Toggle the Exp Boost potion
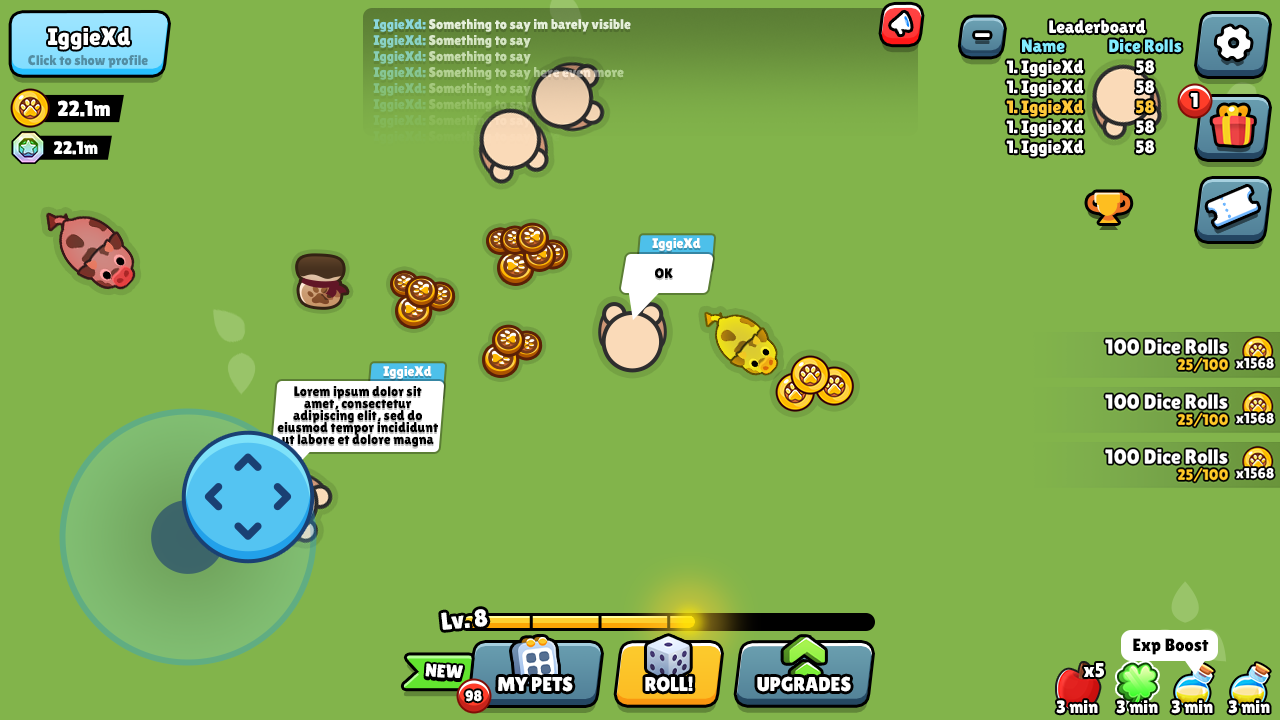1280x720 pixels. point(1195,688)
